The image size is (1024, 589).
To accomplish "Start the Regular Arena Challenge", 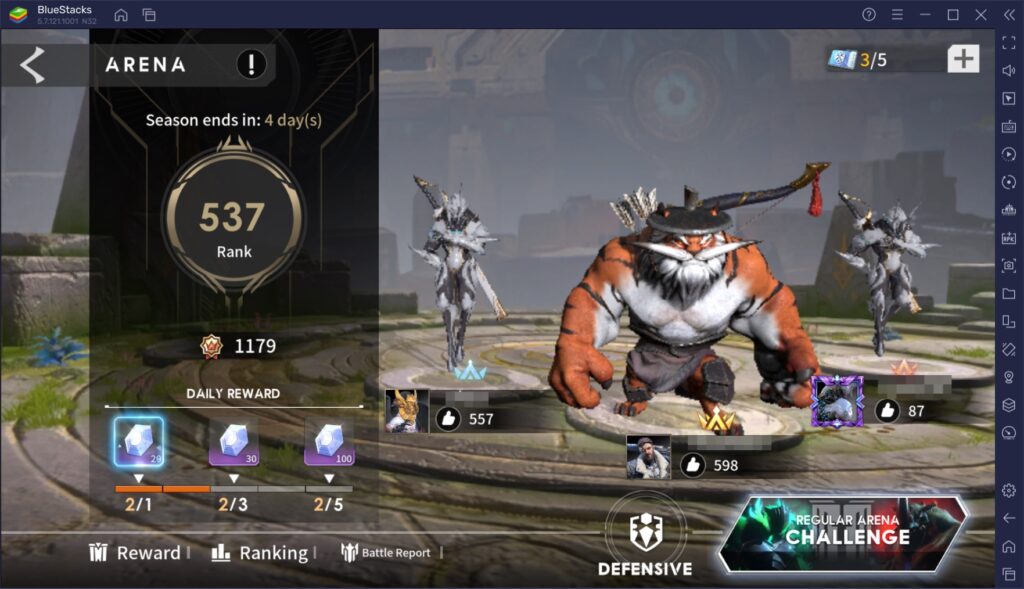I will pyautogui.click(x=846, y=533).
